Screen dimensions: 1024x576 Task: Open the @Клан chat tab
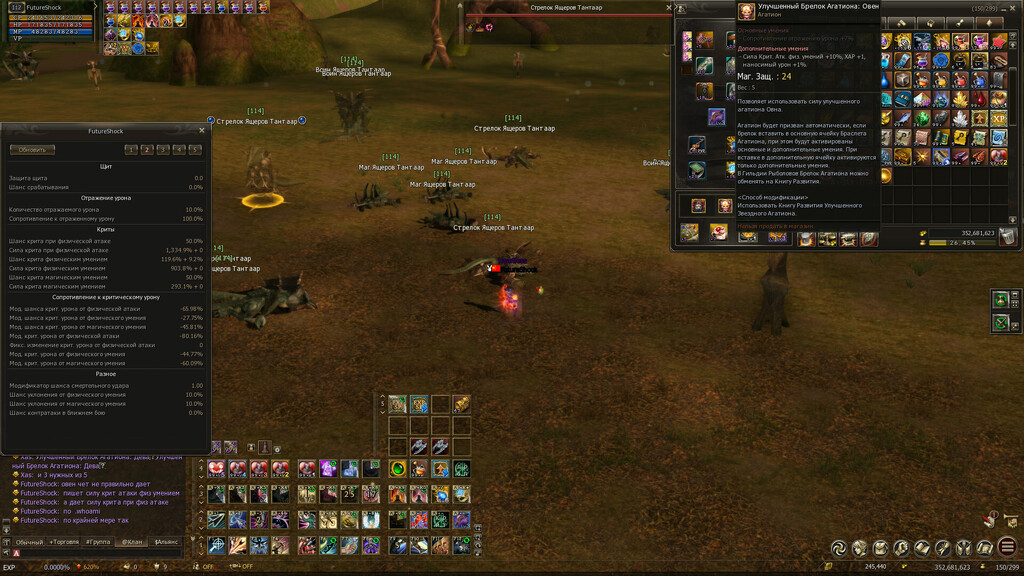tap(132, 541)
